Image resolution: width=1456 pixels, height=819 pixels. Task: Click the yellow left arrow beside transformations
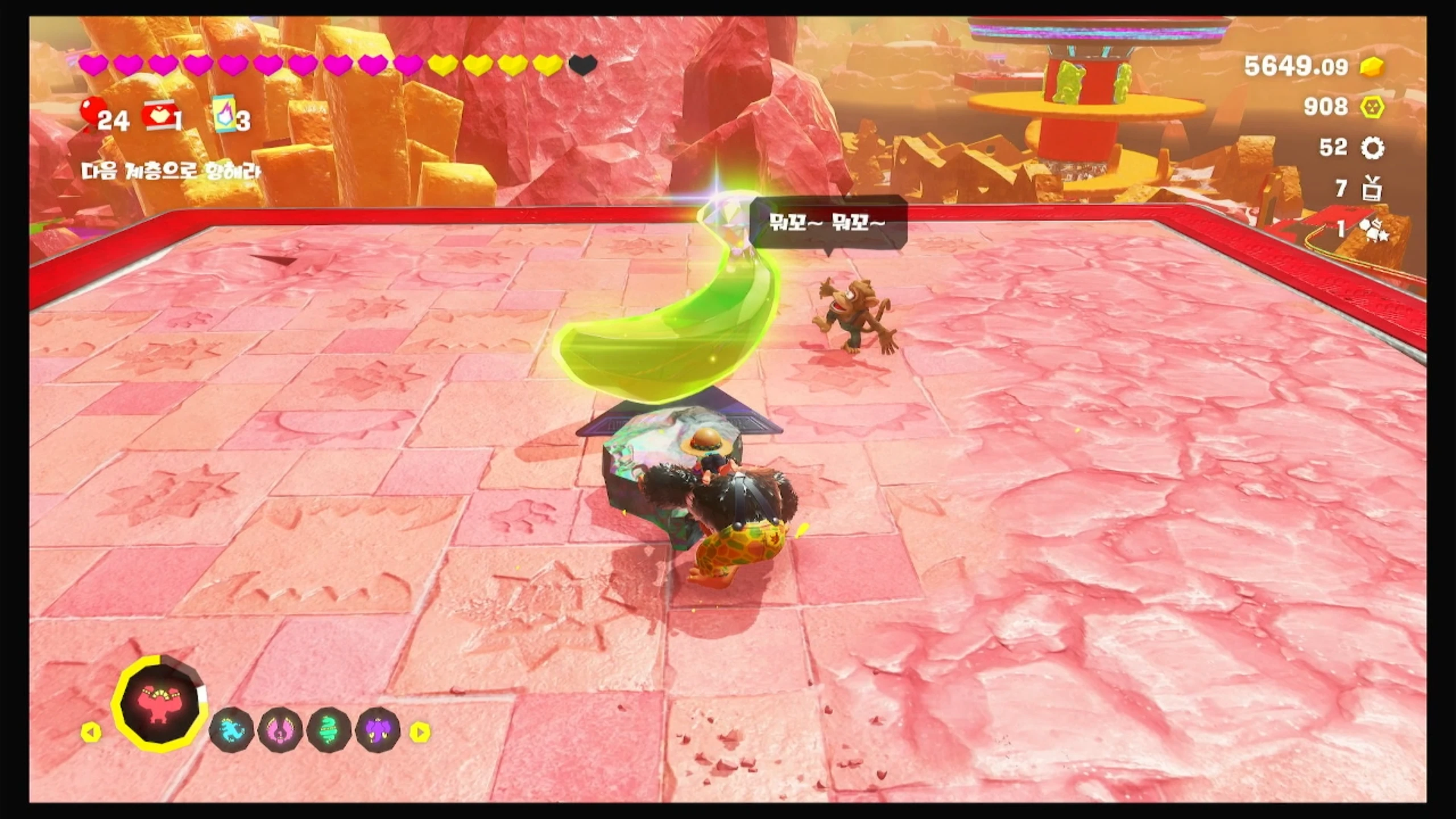(90, 731)
